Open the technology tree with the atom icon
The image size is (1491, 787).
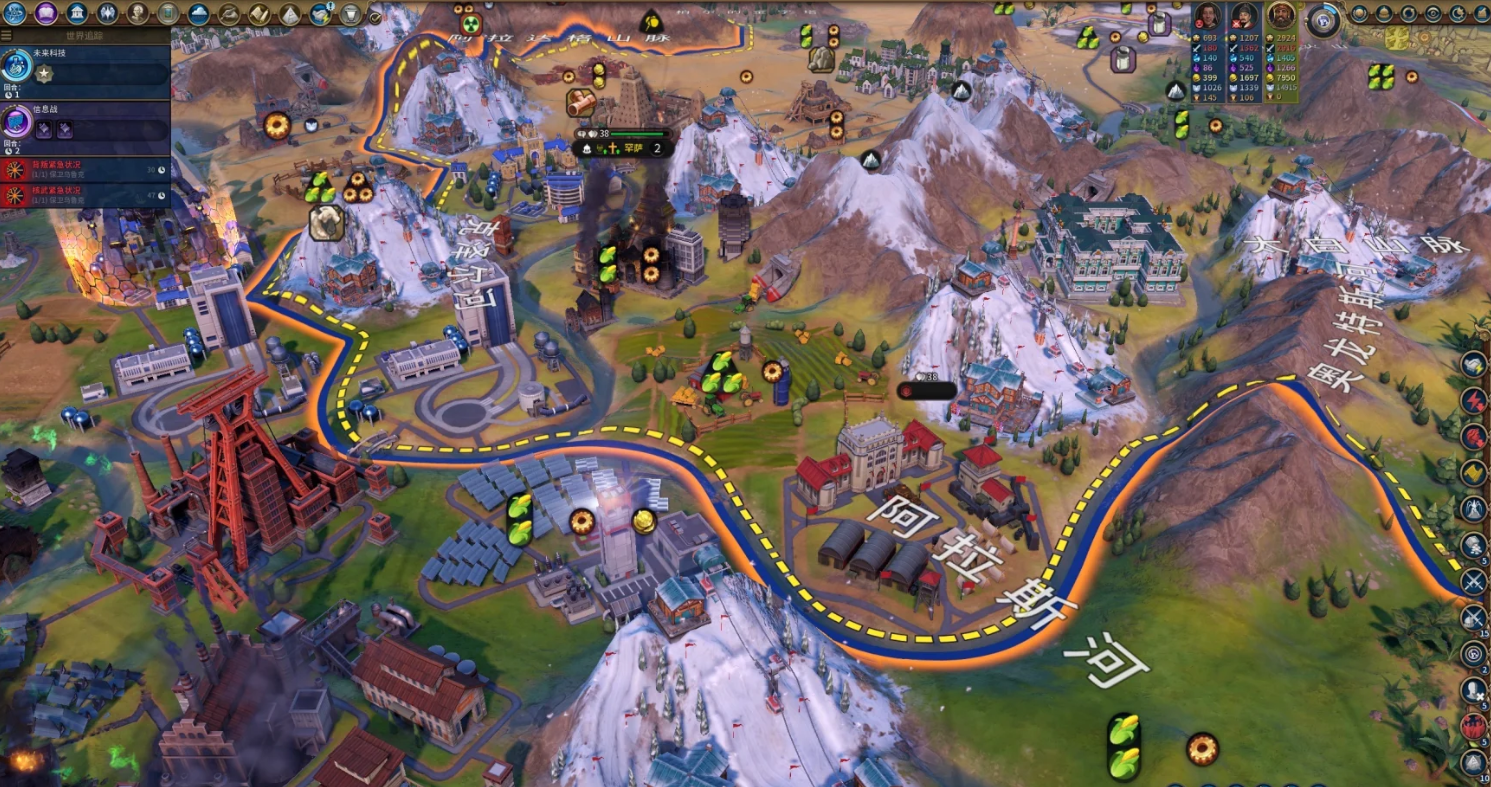pyautogui.click(x=14, y=13)
